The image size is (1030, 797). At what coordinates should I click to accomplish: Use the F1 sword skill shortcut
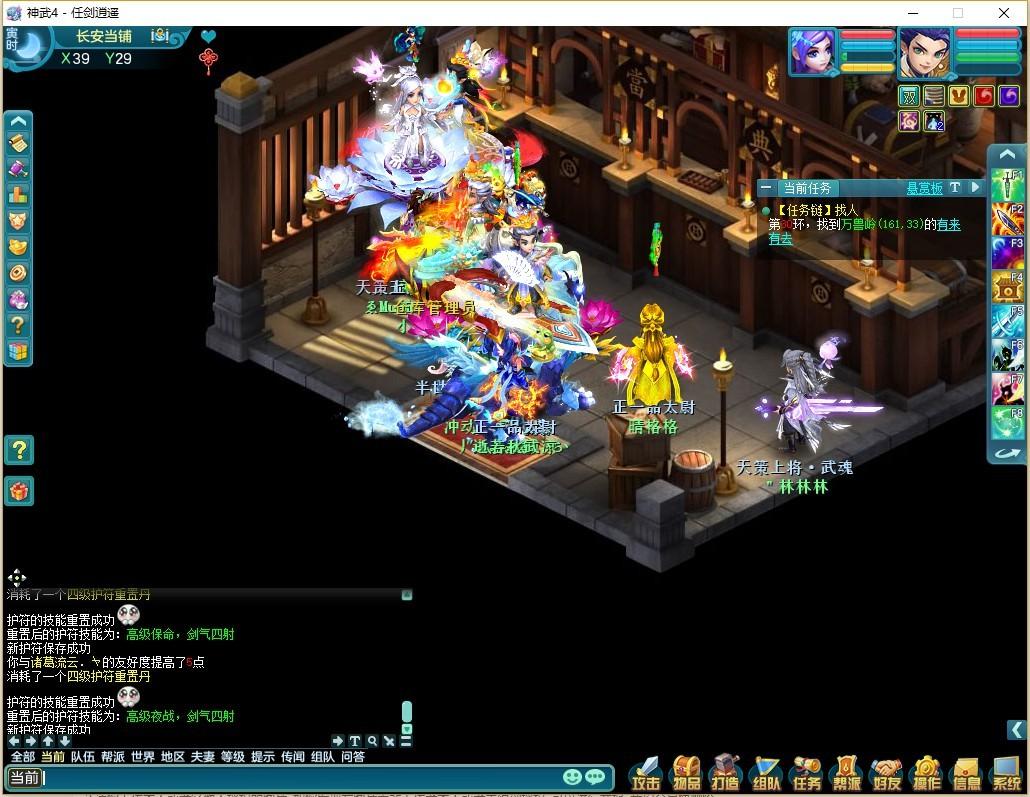(1006, 186)
